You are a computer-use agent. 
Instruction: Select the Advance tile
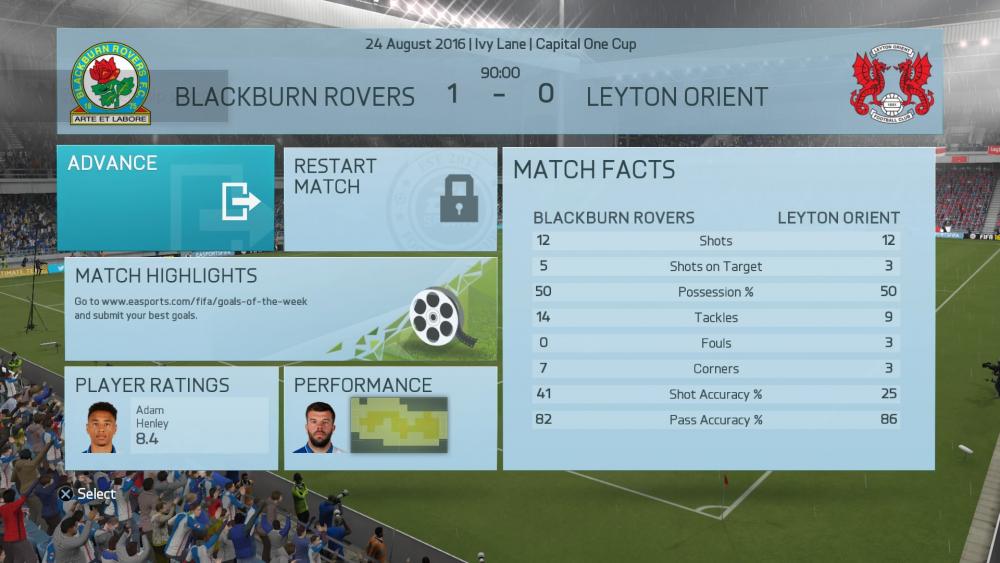(x=165, y=198)
